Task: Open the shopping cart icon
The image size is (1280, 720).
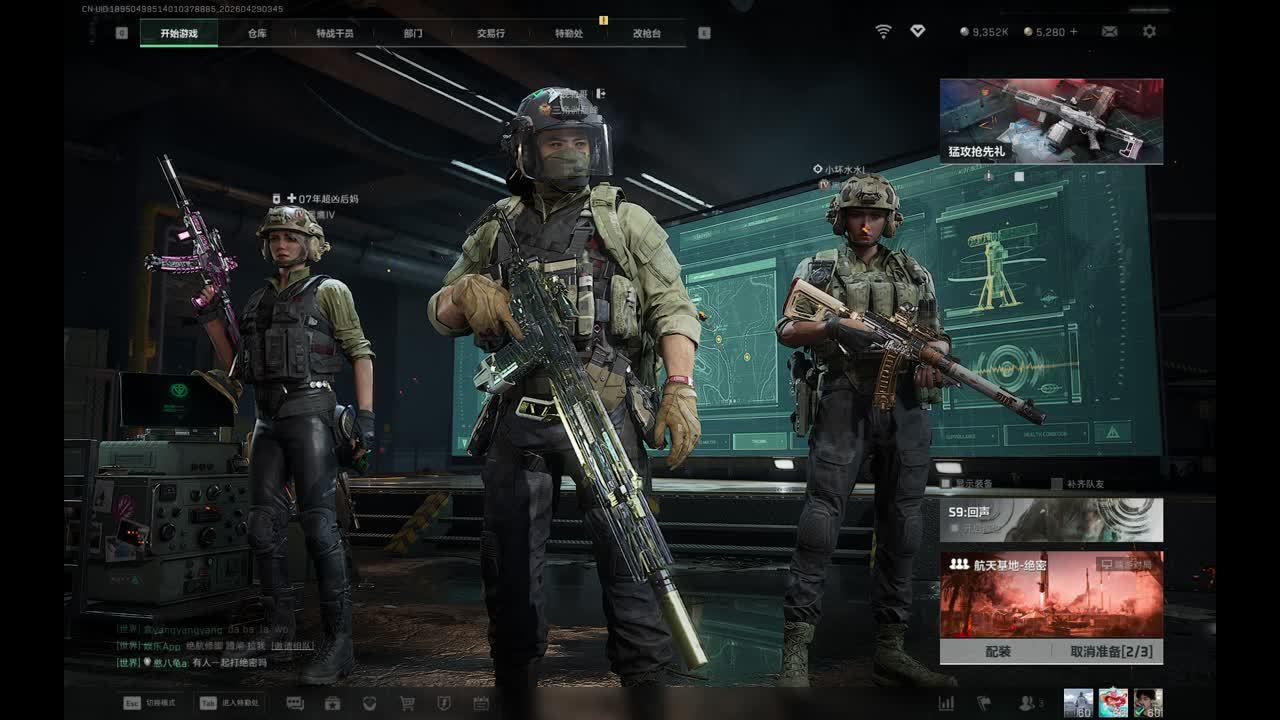Action: click(407, 703)
